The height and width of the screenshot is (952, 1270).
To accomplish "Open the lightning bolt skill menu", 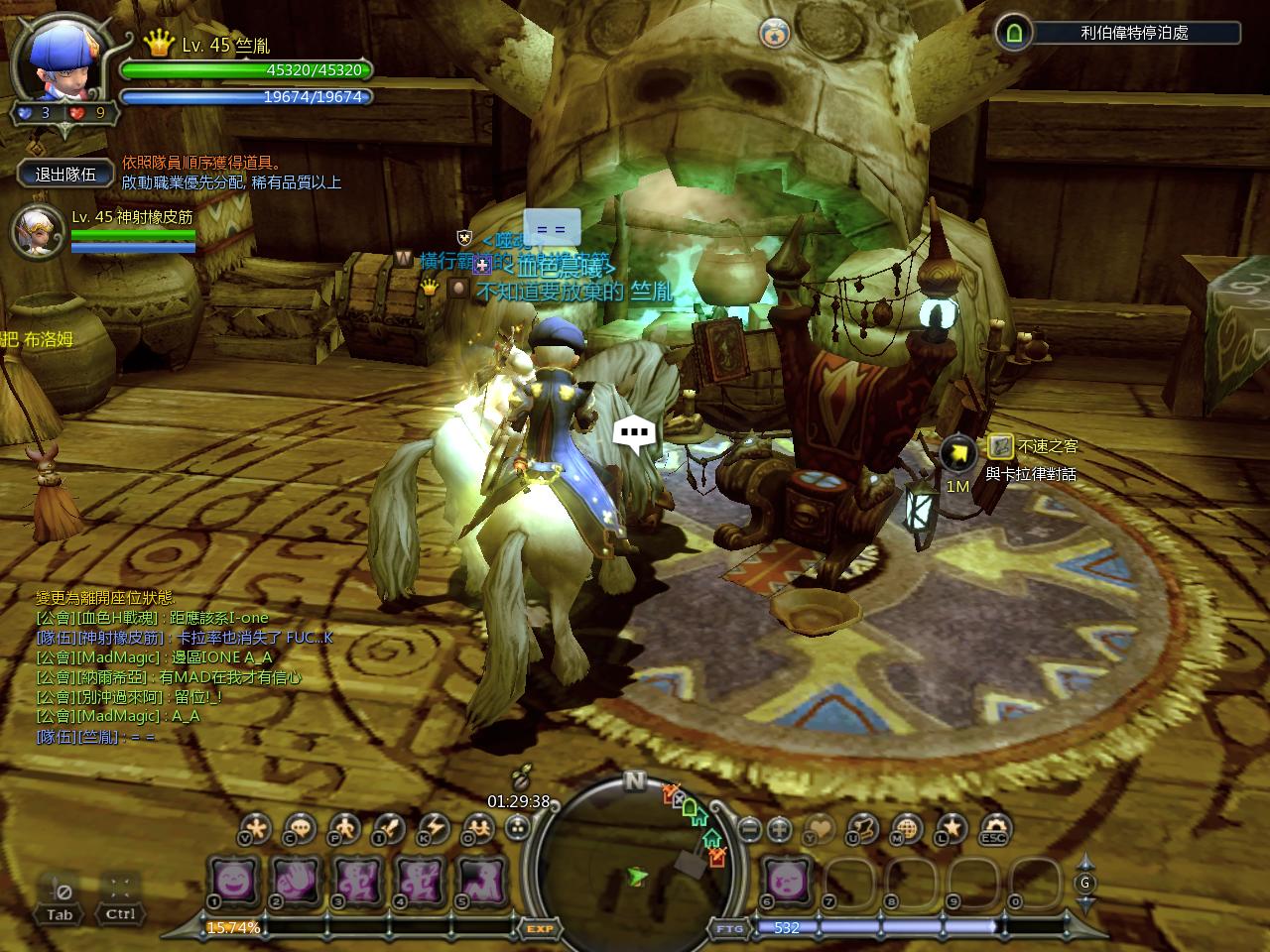I will pos(434,827).
